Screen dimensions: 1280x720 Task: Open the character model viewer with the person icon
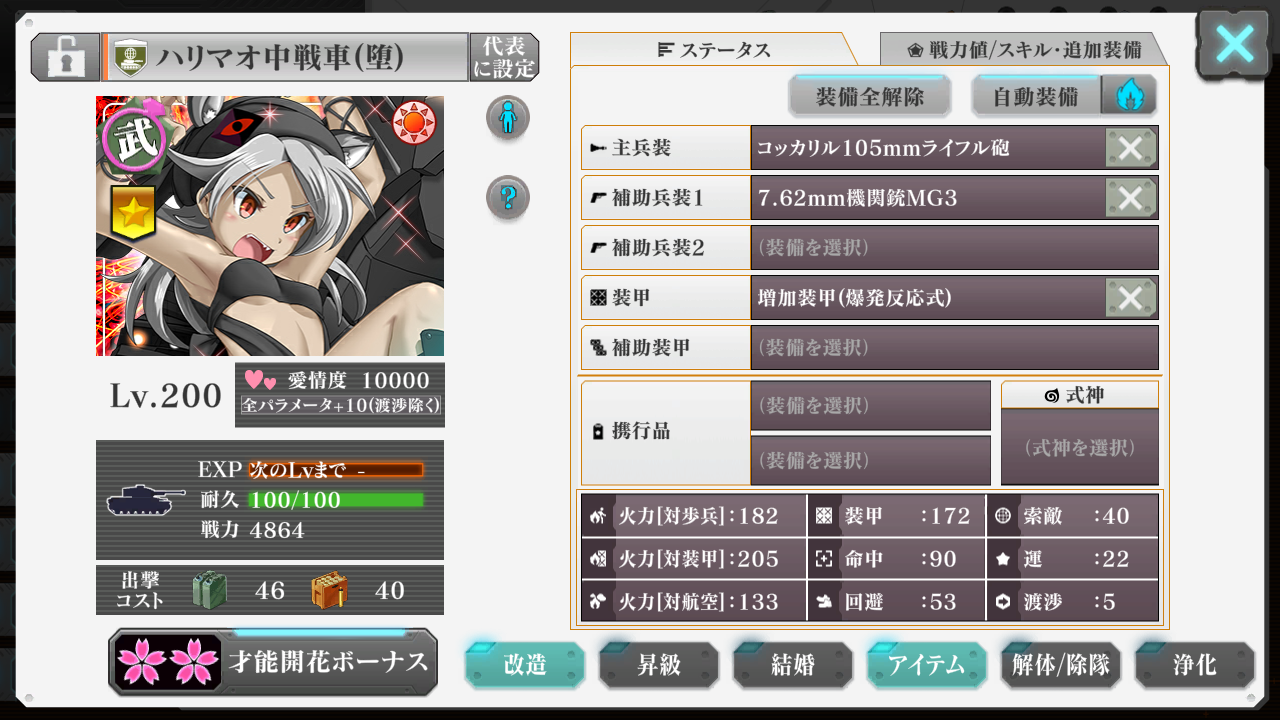[x=507, y=117]
